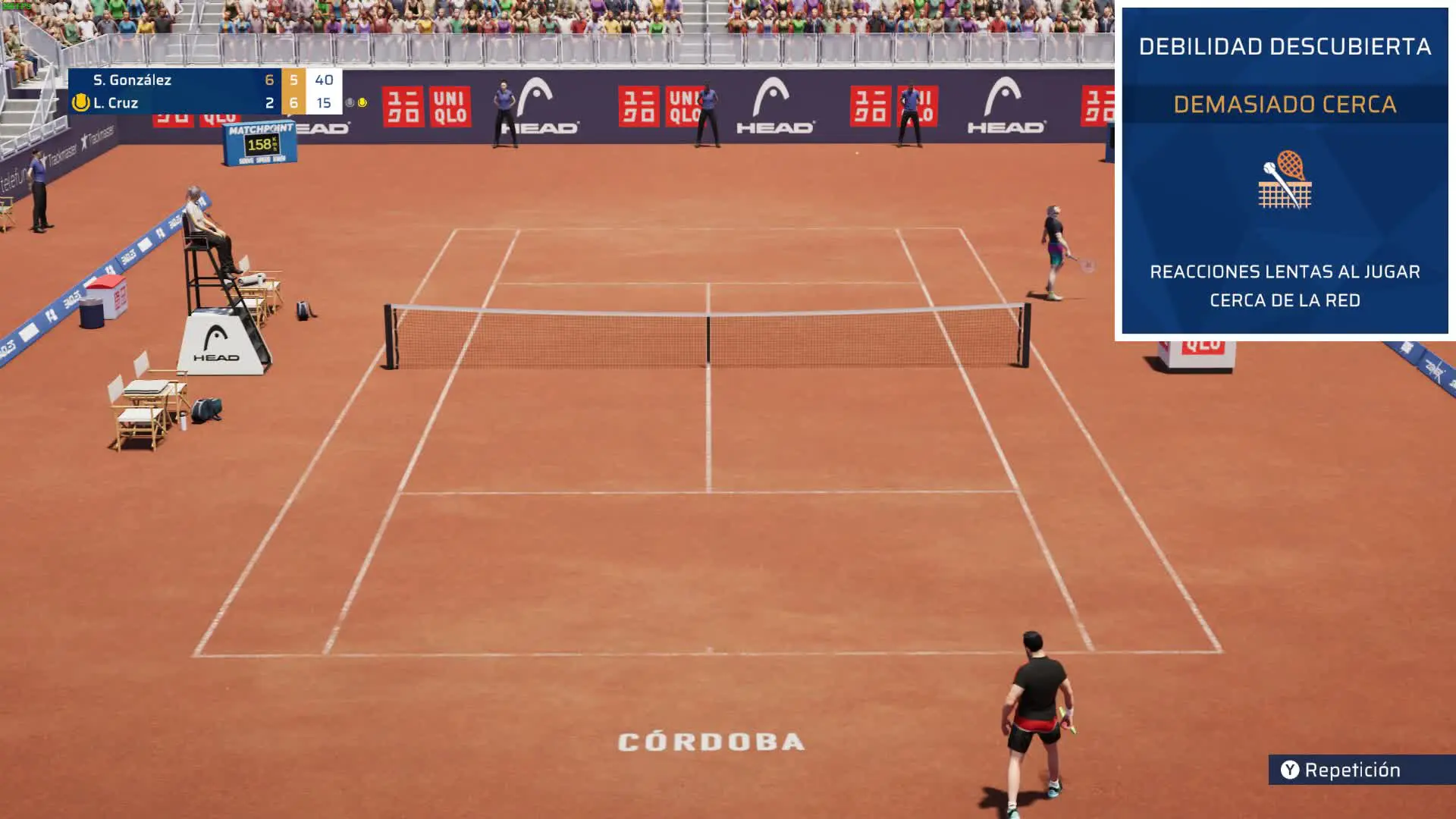Select the Demasiado Cerca weakness notification
The image size is (1456, 819).
1285,105
